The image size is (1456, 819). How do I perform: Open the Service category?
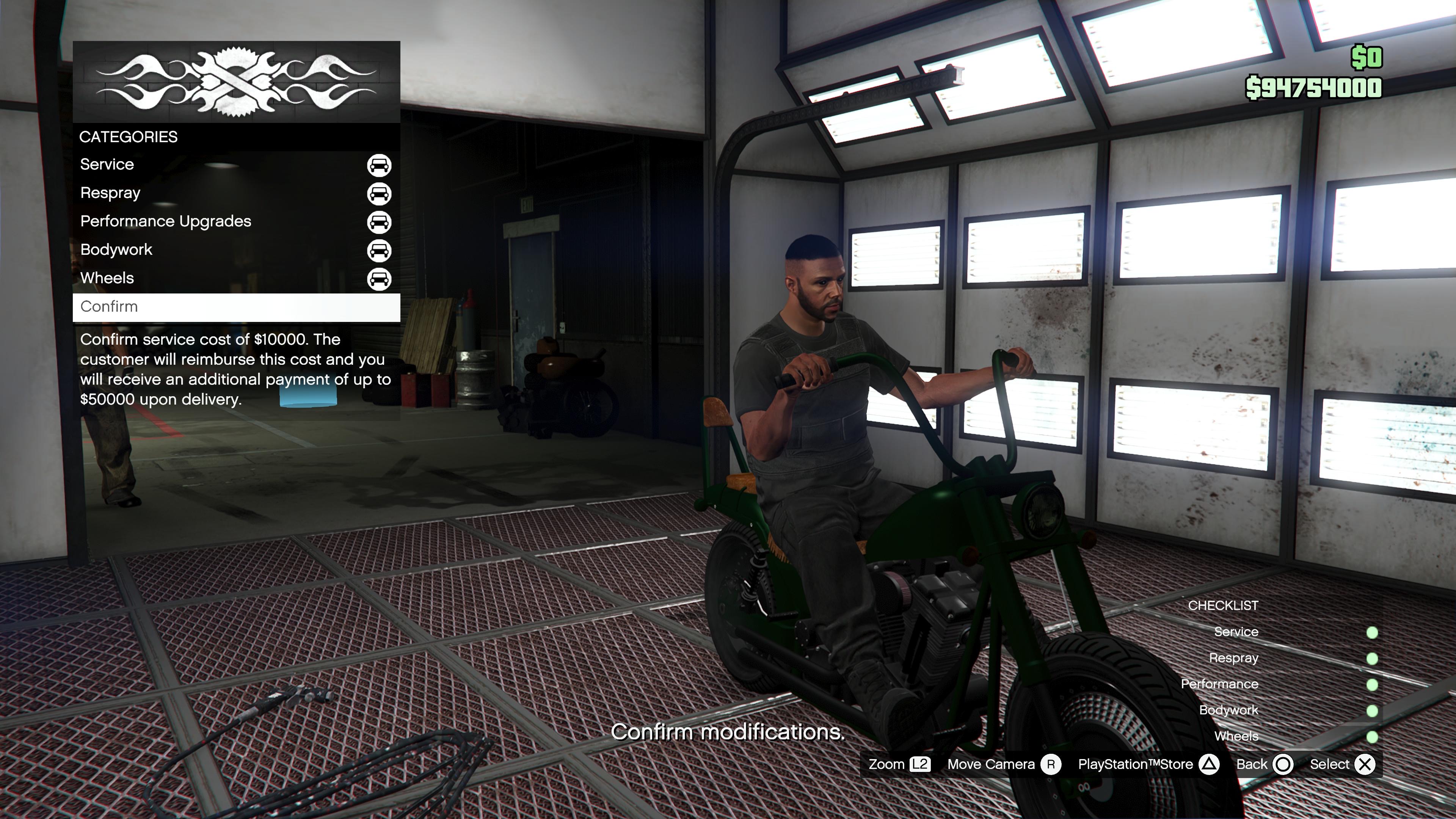point(236,165)
